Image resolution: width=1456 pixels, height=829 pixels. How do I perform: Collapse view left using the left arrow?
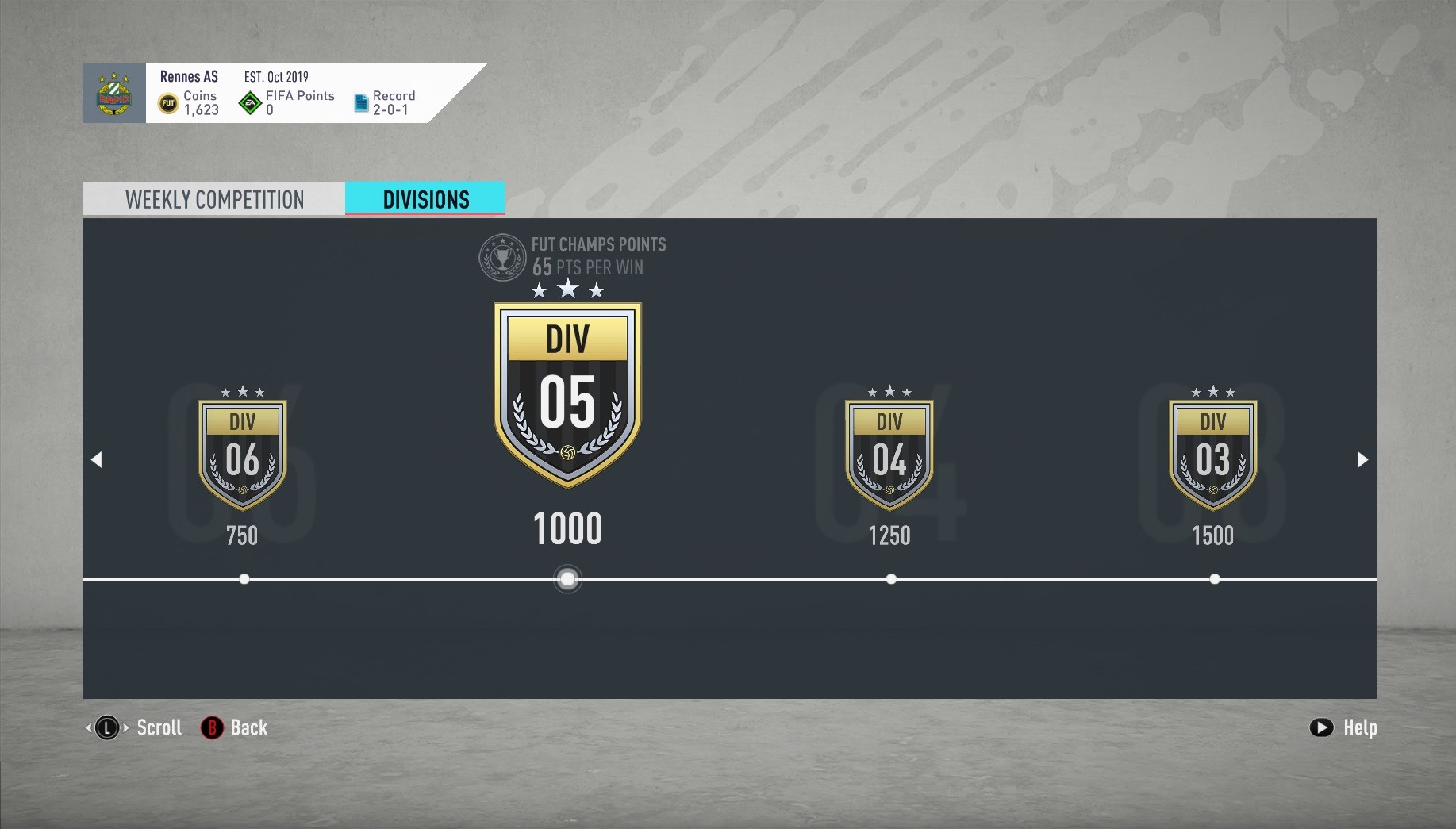coord(97,459)
